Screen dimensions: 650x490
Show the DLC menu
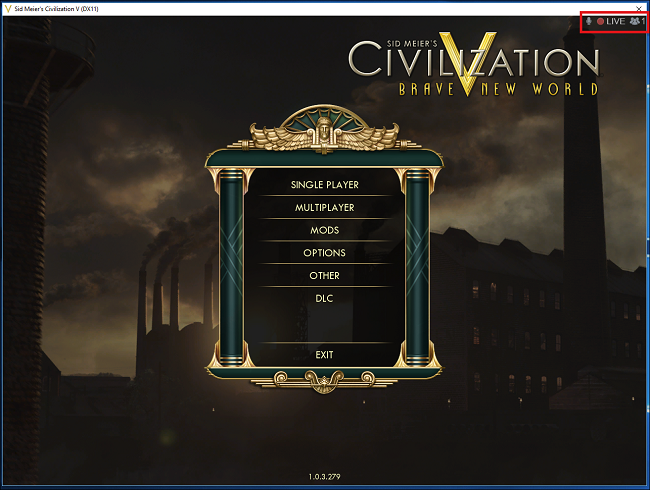[x=324, y=298]
